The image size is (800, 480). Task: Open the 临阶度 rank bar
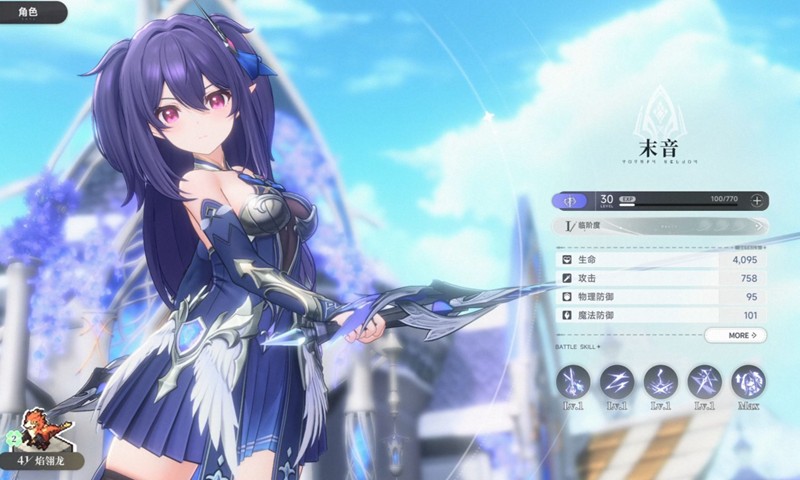pos(660,227)
